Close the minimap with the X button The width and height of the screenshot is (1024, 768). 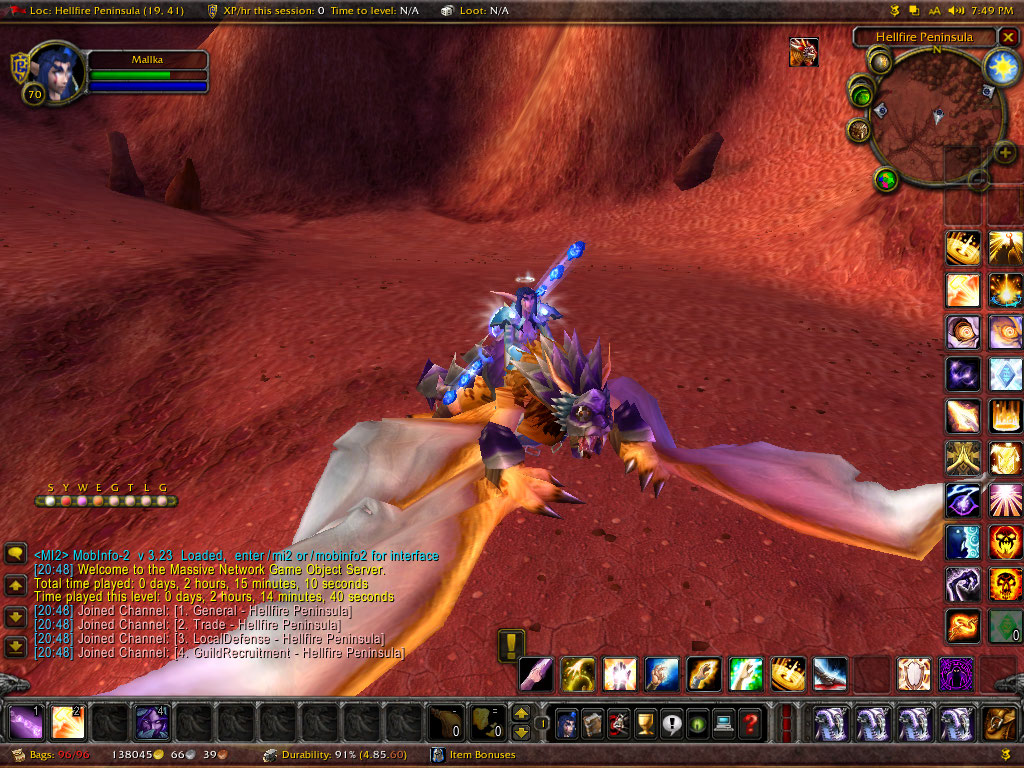[1007, 37]
